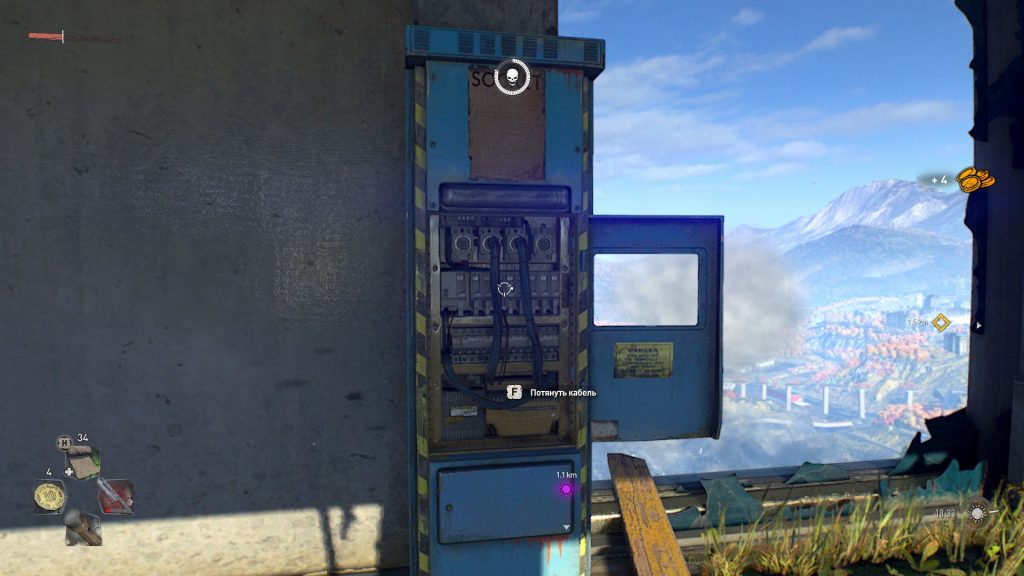This screenshot has width=1024, height=576.
Task: Click the gold coins reward icon
Action: click(x=975, y=180)
